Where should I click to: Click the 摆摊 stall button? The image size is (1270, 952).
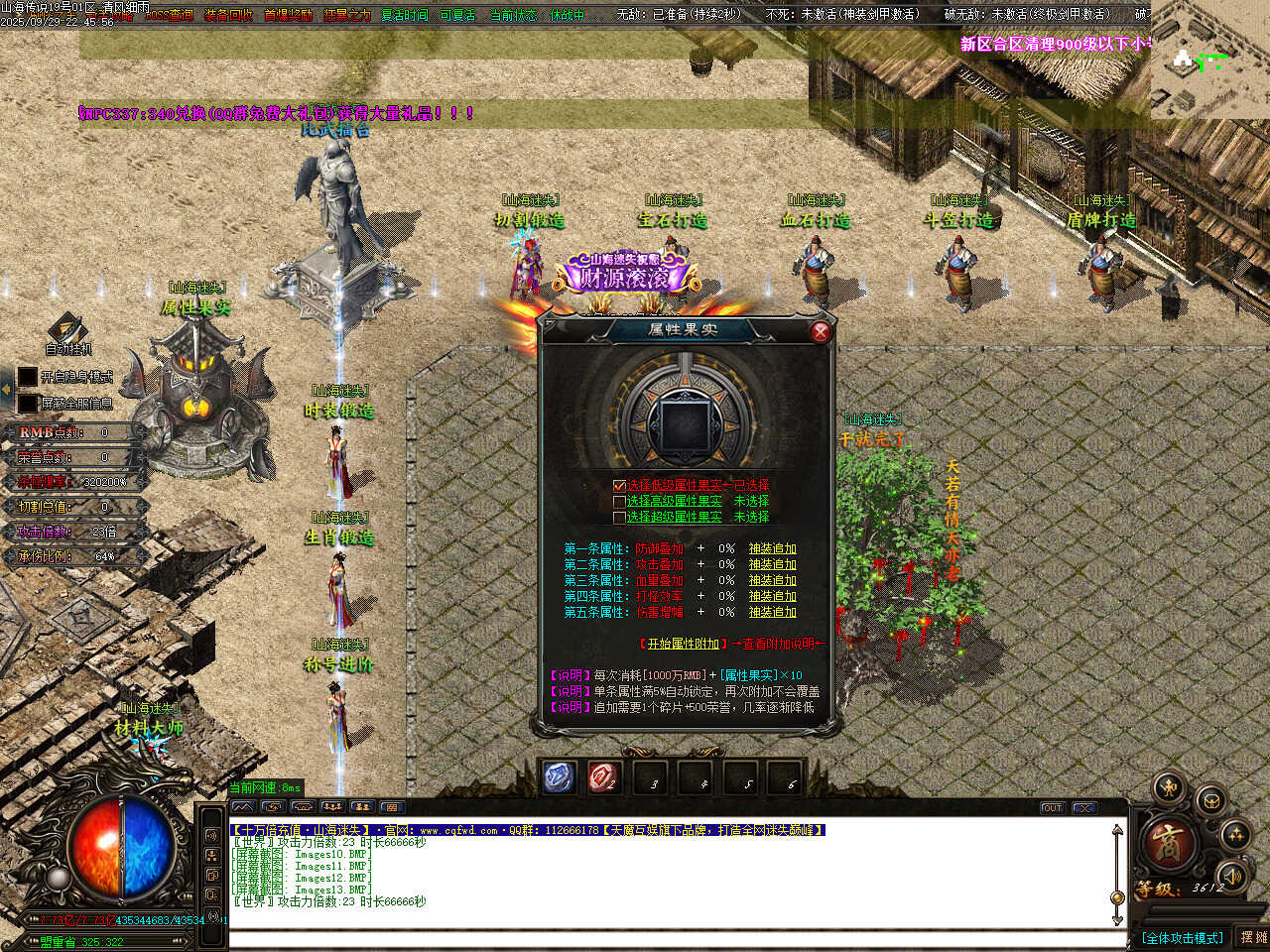tap(1253, 937)
